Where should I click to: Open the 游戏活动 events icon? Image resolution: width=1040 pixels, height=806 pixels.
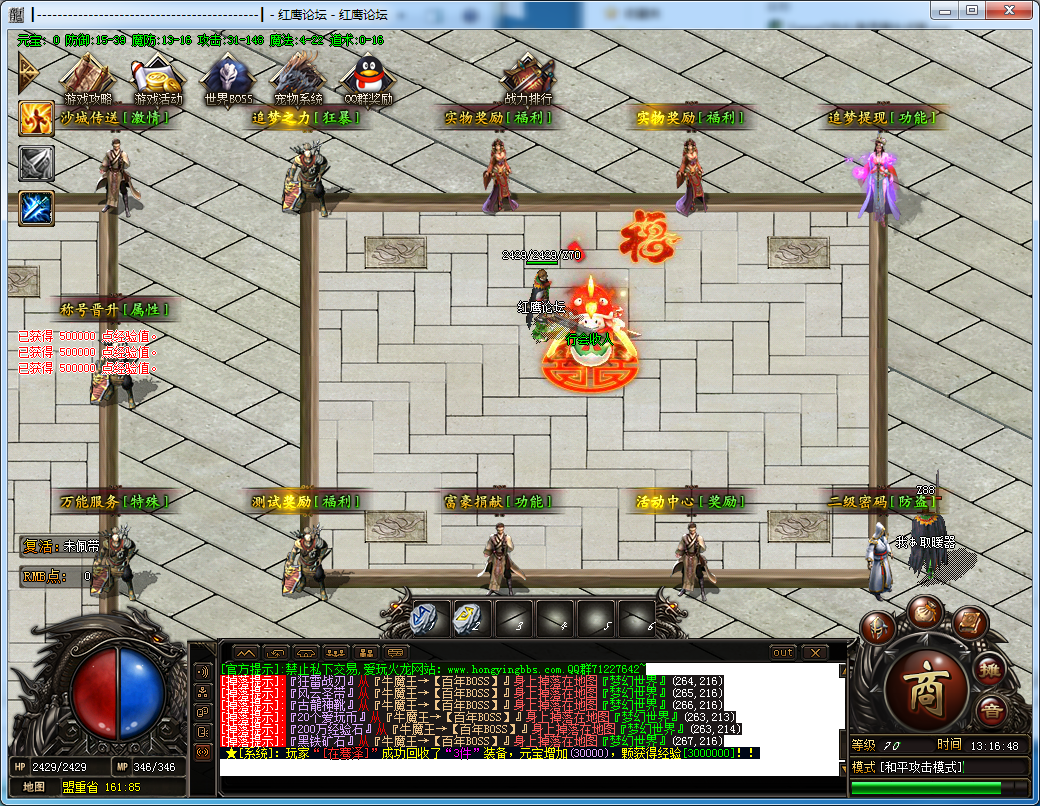tap(158, 76)
